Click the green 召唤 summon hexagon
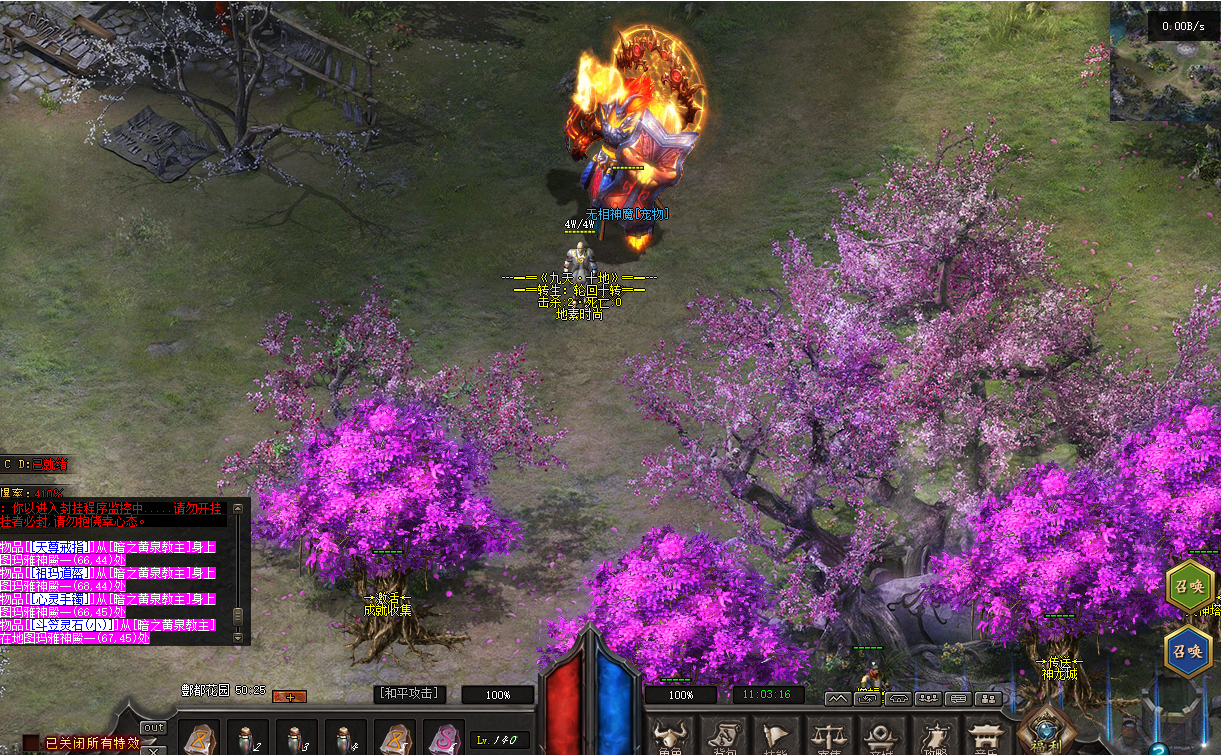The width and height of the screenshot is (1221, 755). [x=1189, y=587]
